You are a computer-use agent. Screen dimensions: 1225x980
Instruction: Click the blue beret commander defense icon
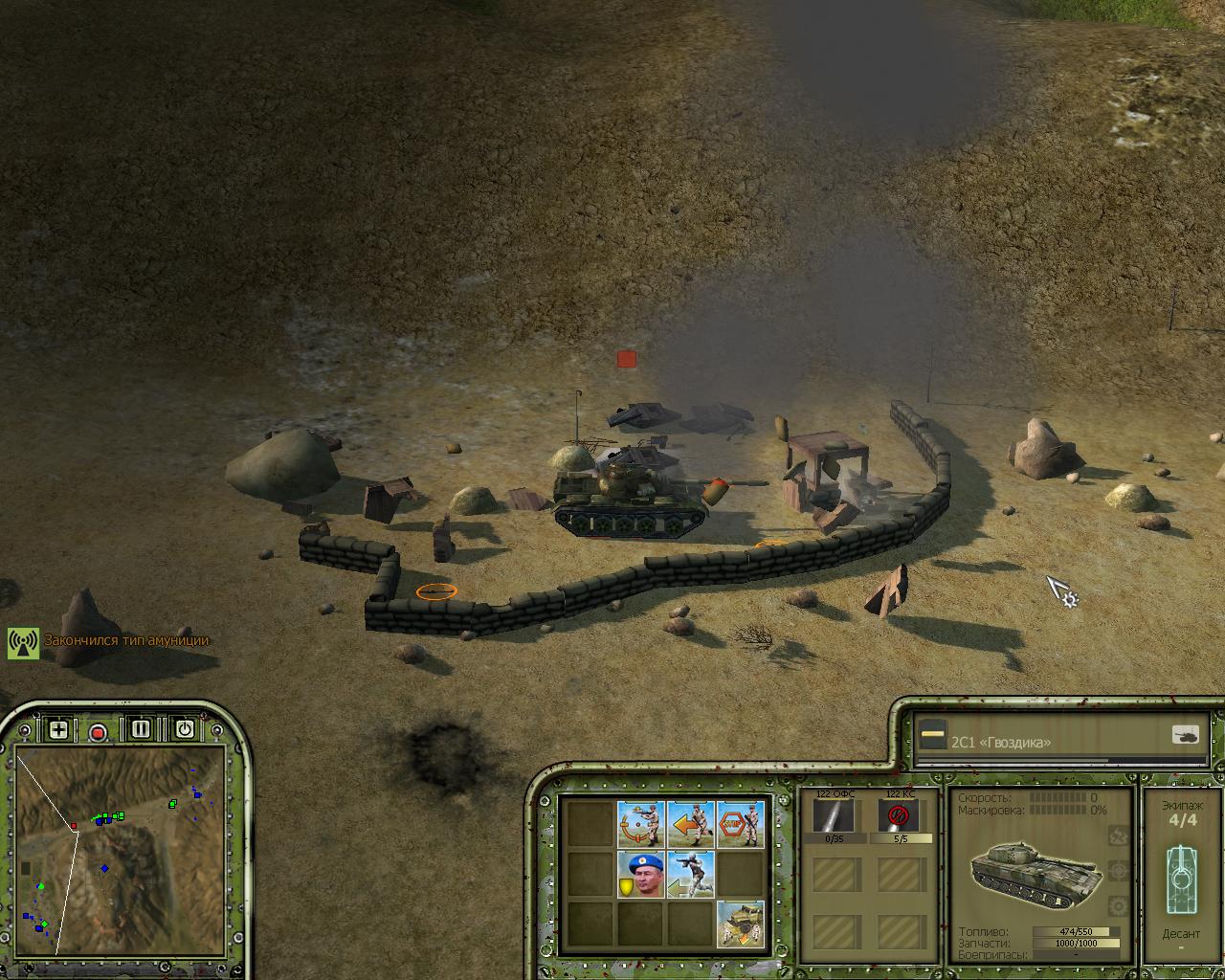pos(641,874)
